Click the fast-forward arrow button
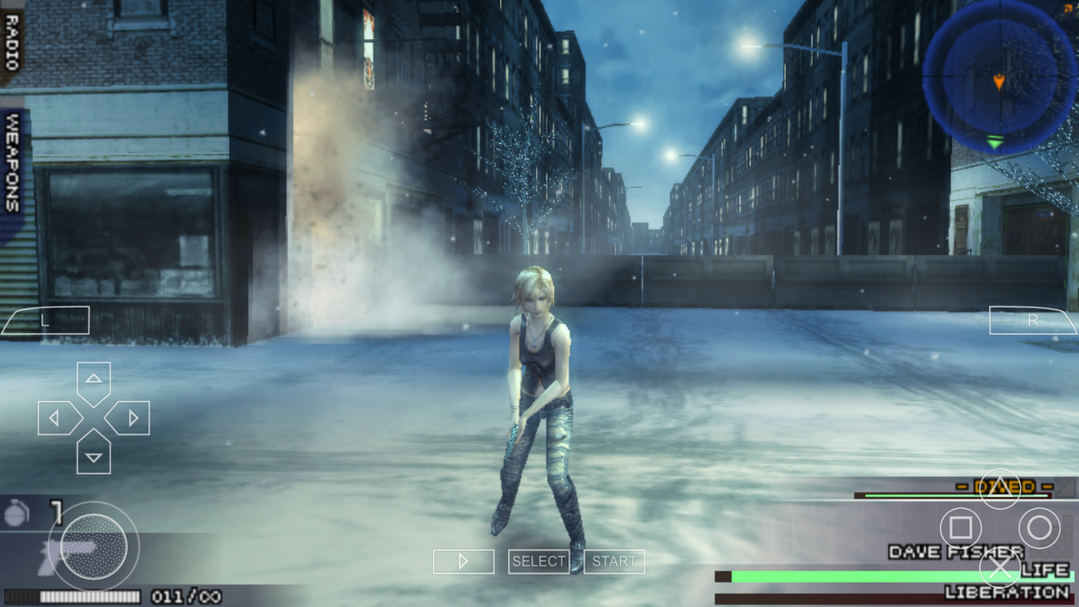Image resolution: width=1079 pixels, height=607 pixels. pyautogui.click(x=463, y=562)
